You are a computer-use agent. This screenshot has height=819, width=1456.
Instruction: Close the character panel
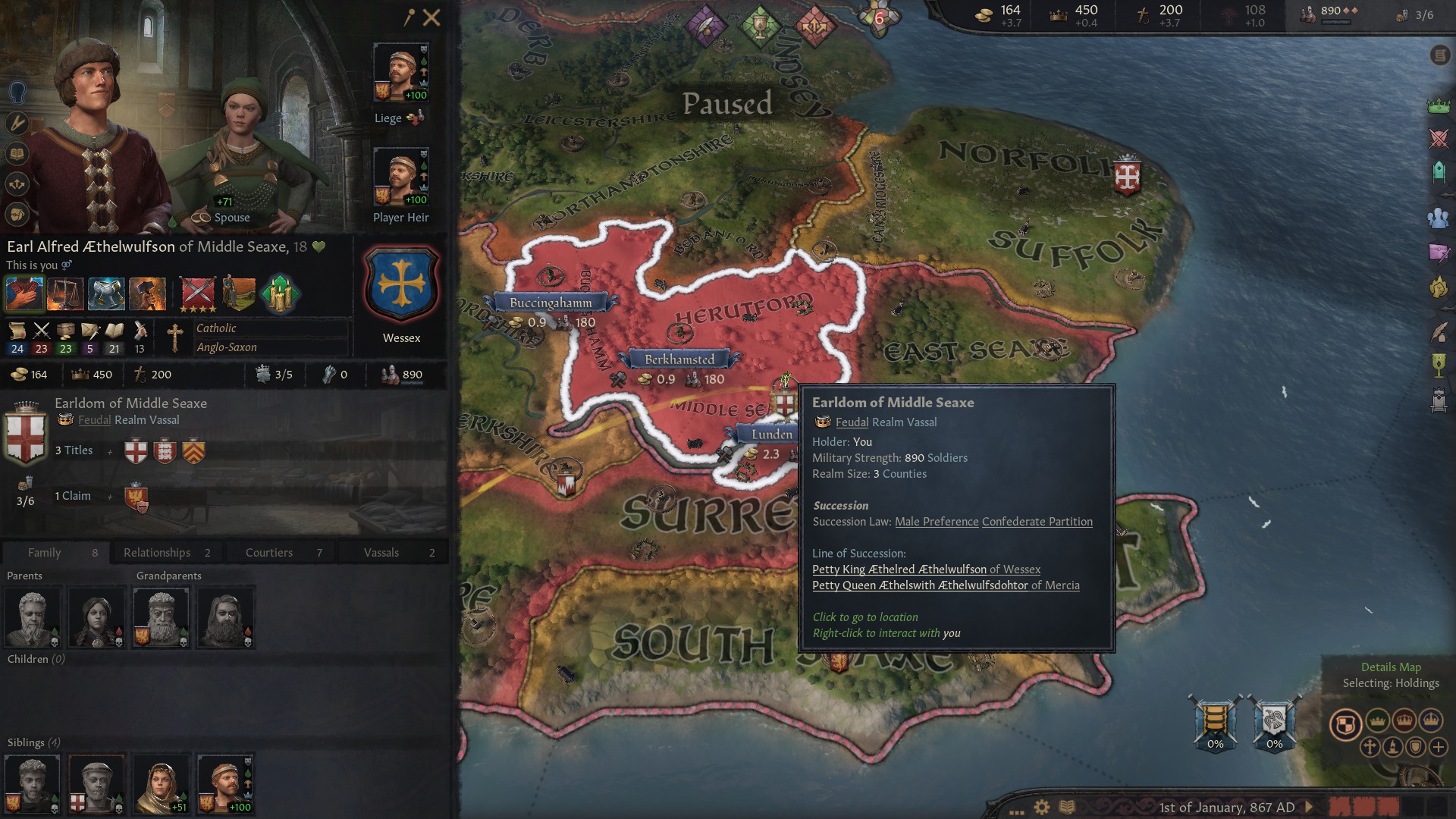tap(431, 17)
